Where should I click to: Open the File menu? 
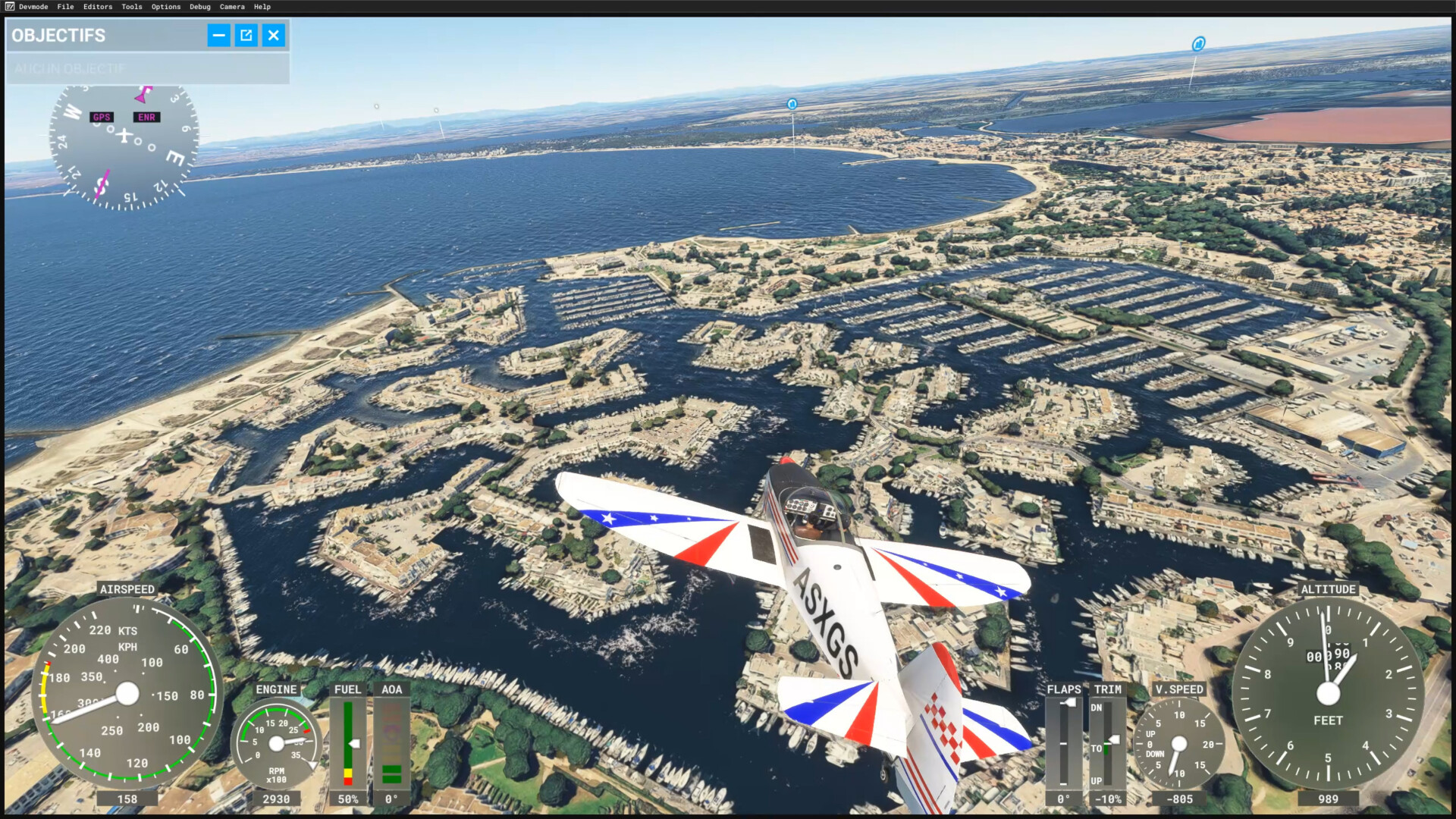click(x=66, y=7)
